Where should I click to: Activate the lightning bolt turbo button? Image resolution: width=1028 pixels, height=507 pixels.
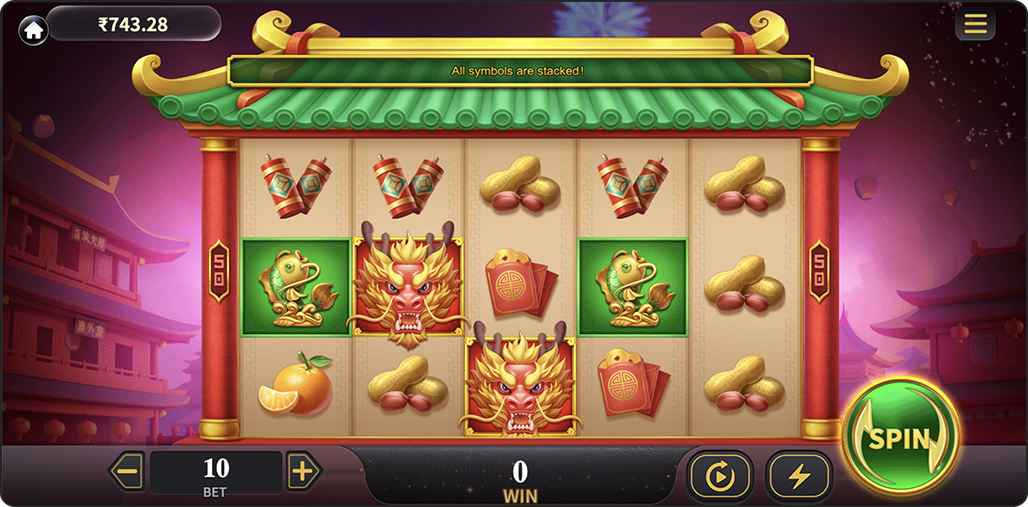pos(799,476)
